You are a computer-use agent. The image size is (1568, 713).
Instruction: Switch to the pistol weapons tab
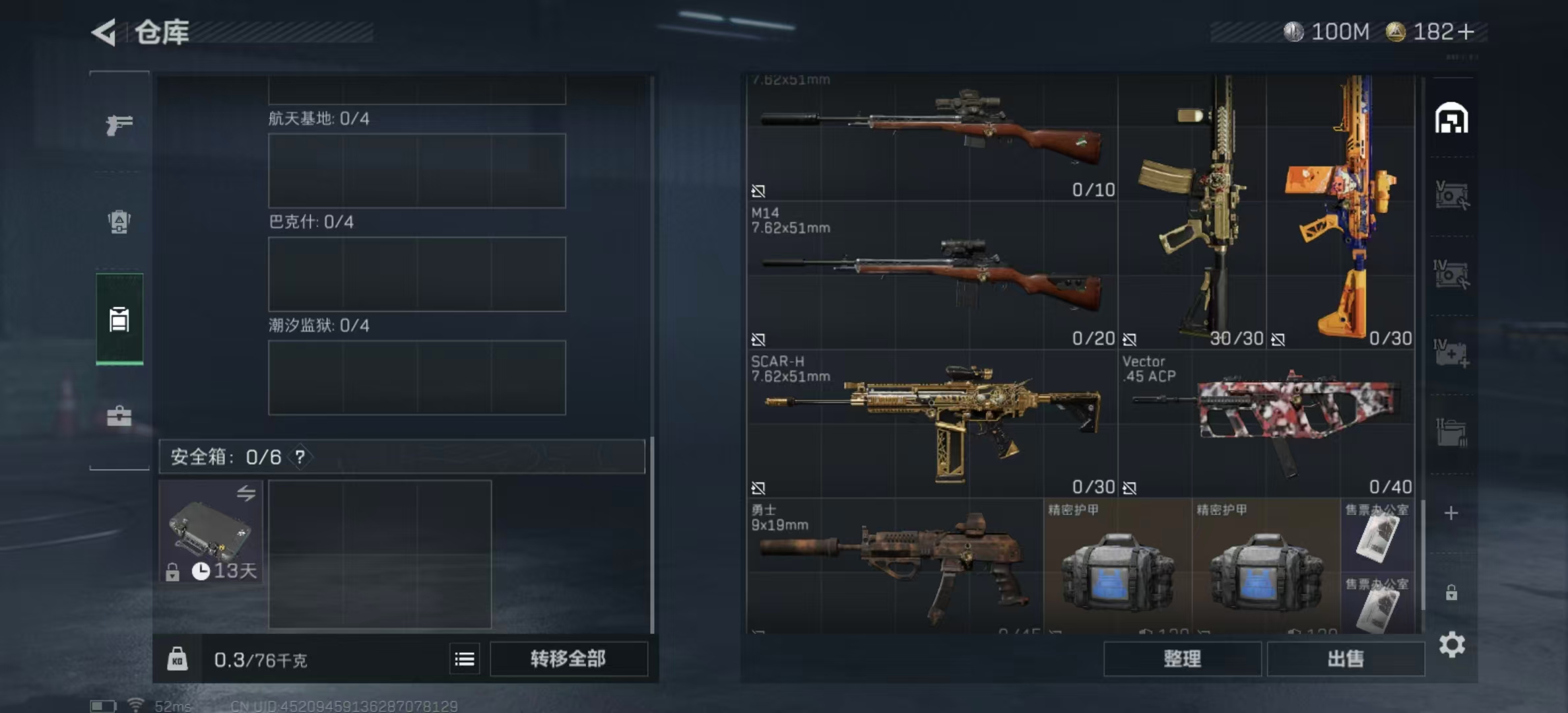click(119, 124)
